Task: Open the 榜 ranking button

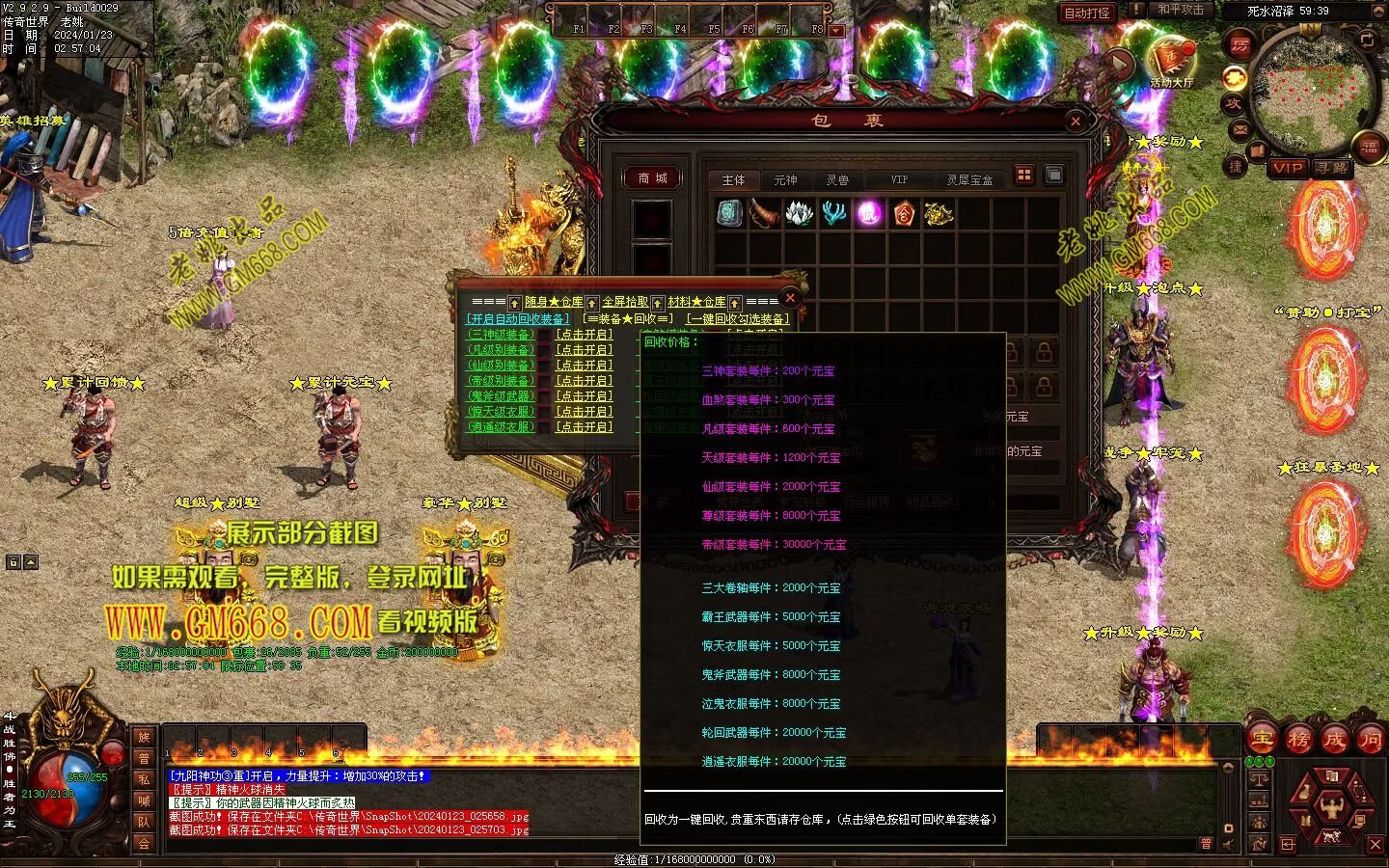Action: 1298,740
